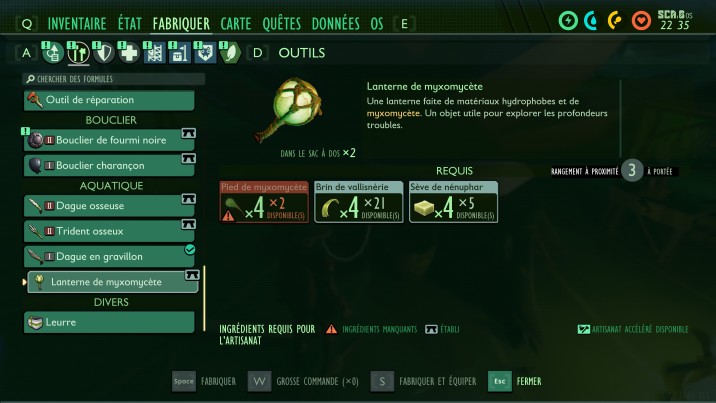Choose the Dague en gravillon recipe

coord(110,257)
